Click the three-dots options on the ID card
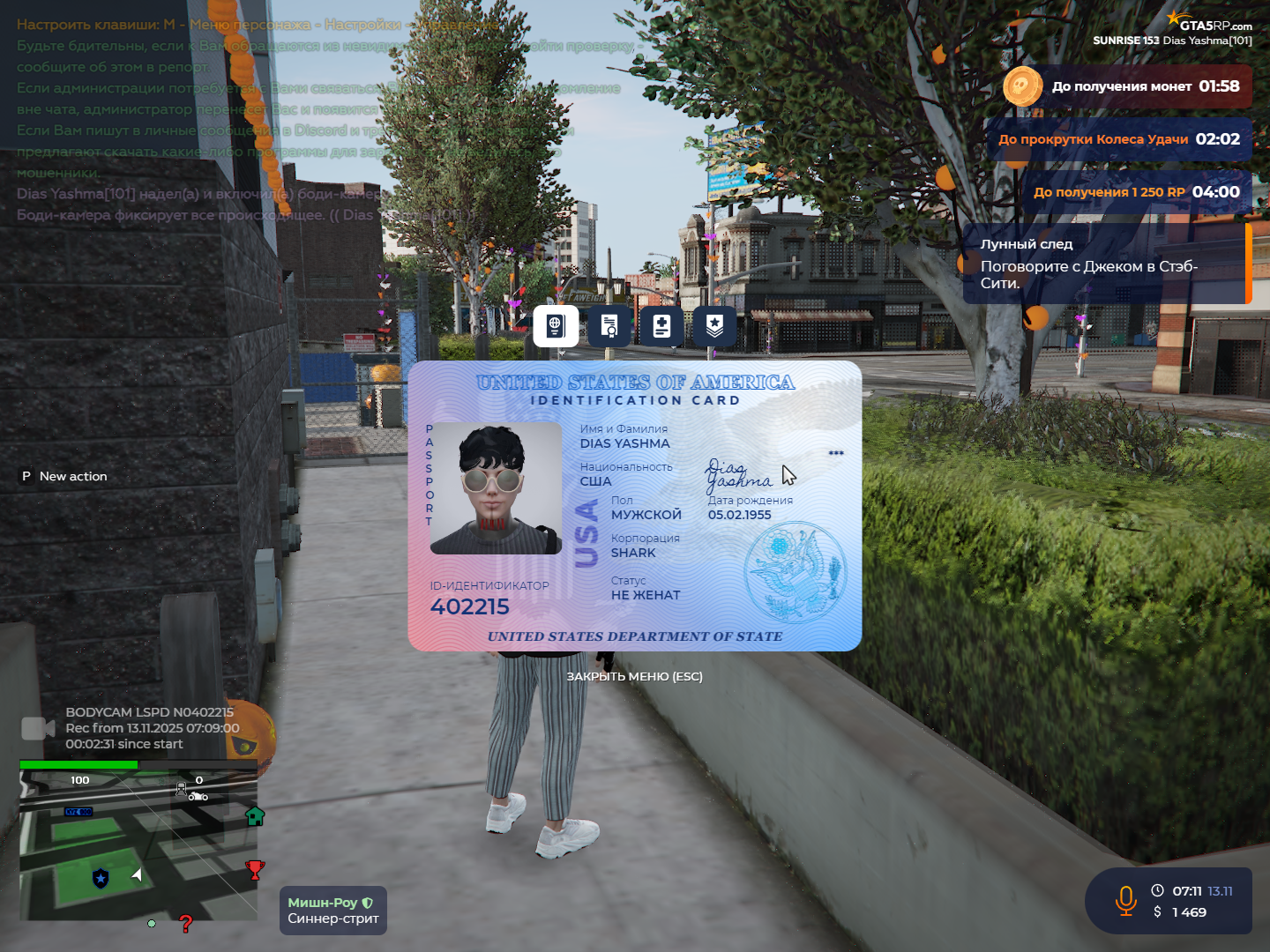1270x952 pixels. (x=836, y=453)
